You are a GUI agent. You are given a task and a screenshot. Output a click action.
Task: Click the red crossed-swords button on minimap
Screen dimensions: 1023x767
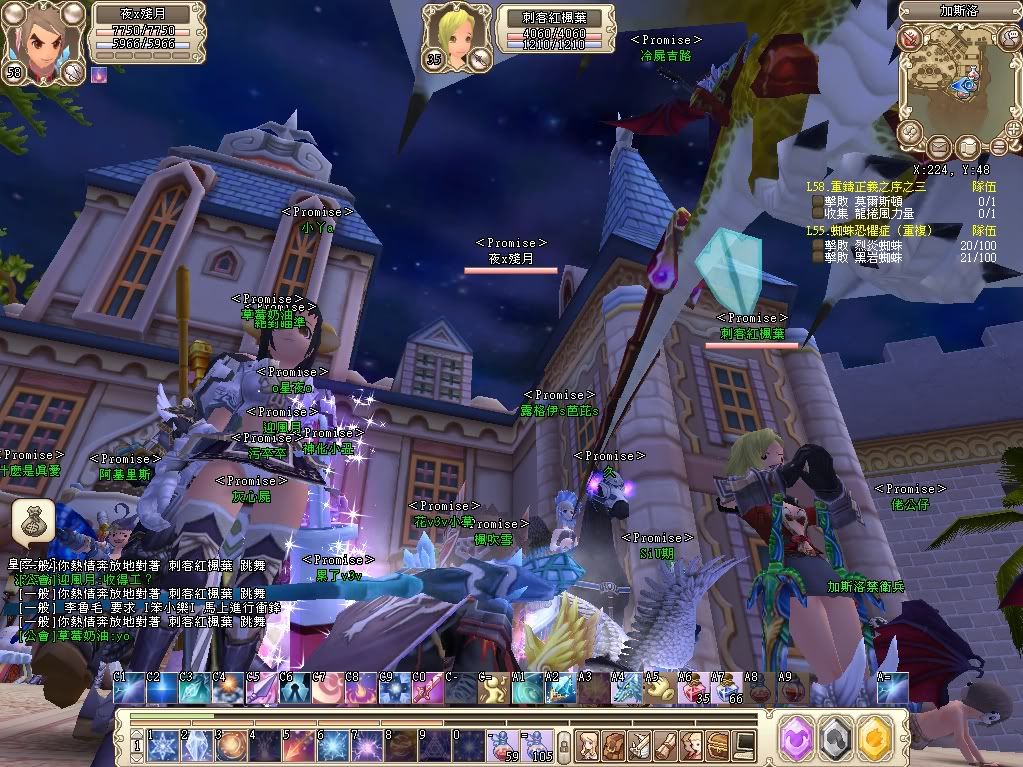(909, 39)
